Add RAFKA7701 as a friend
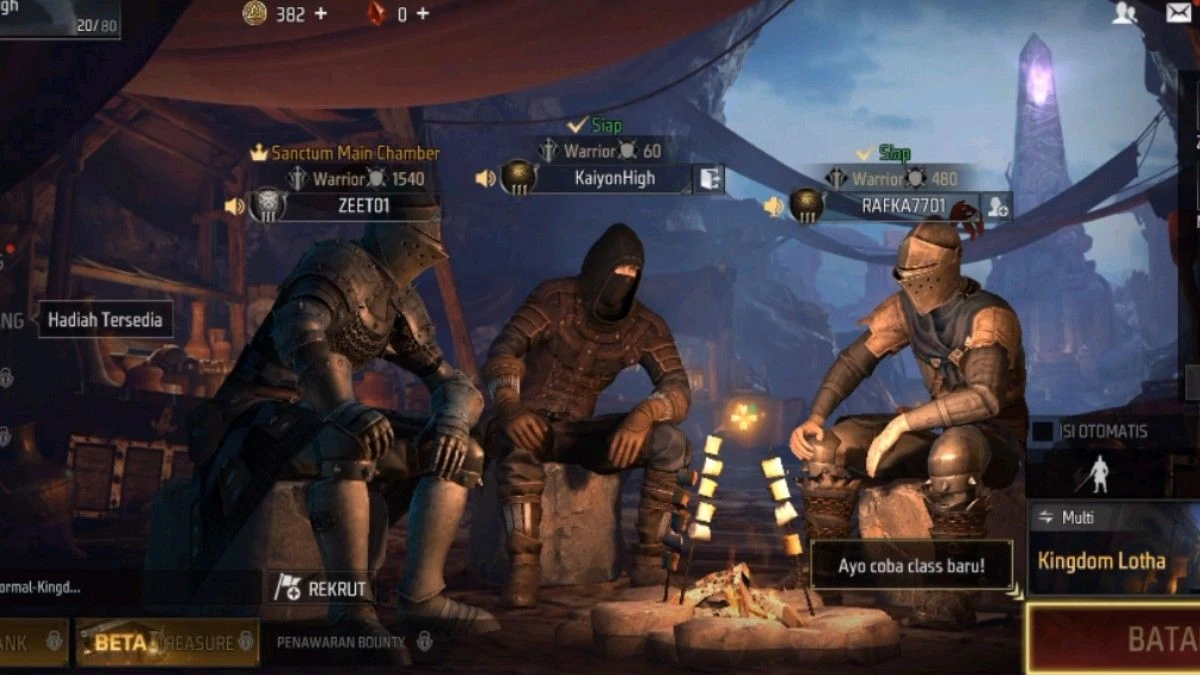The width and height of the screenshot is (1200, 675). [997, 207]
